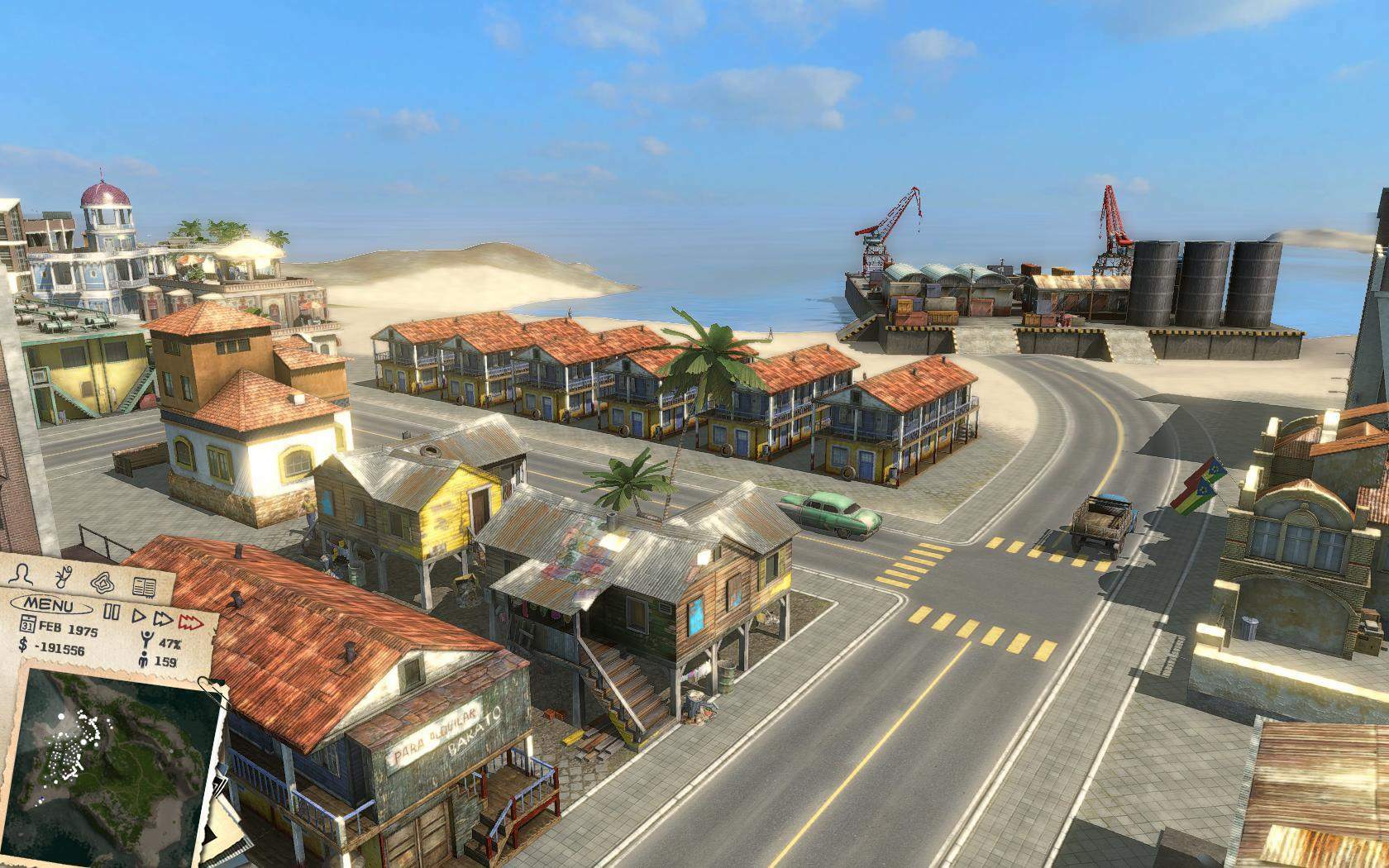Pause the game with the pause icon
The height and width of the screenshot is (868, 1389).
pos(112,612)
